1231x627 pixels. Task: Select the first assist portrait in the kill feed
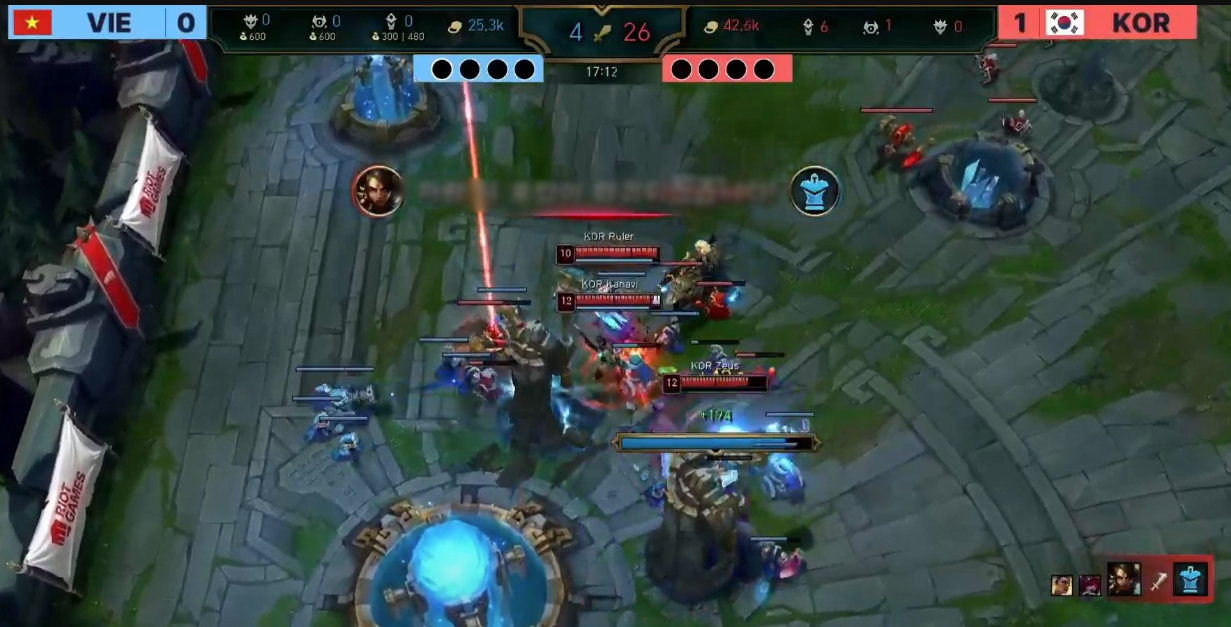[1061, 585]
